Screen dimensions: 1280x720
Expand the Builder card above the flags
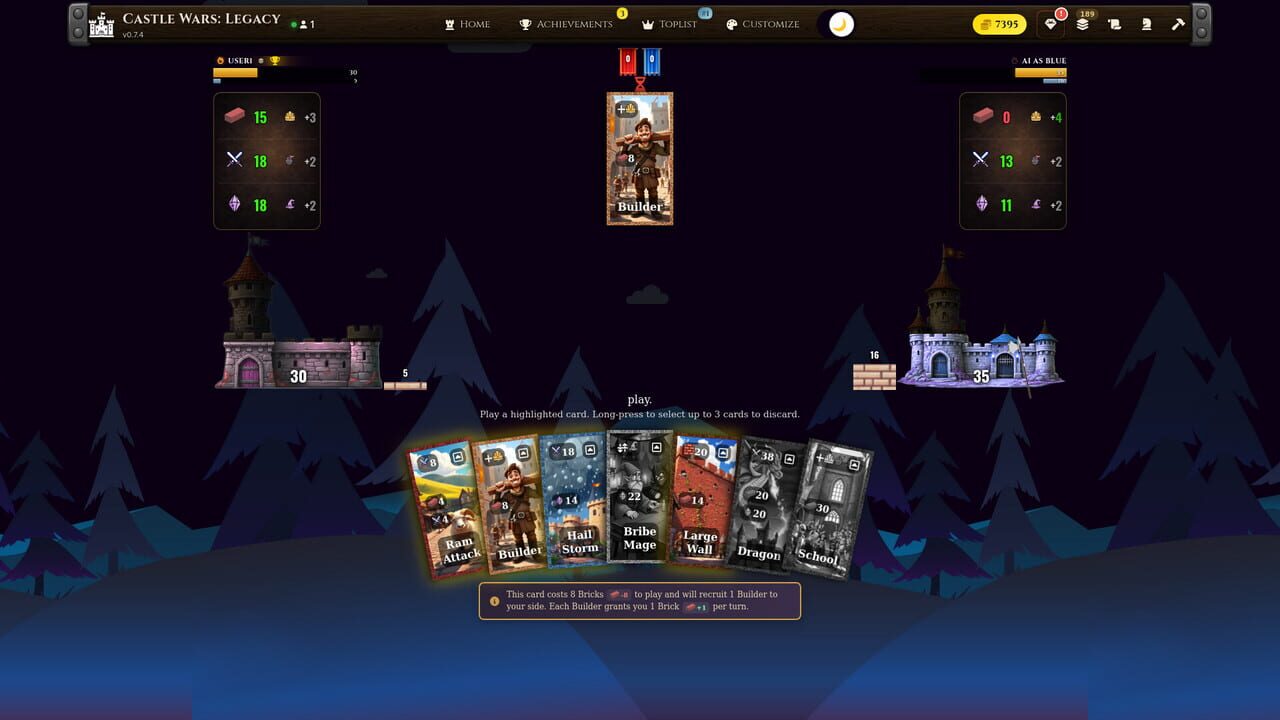pyautogui.click(x=640, y=158)
